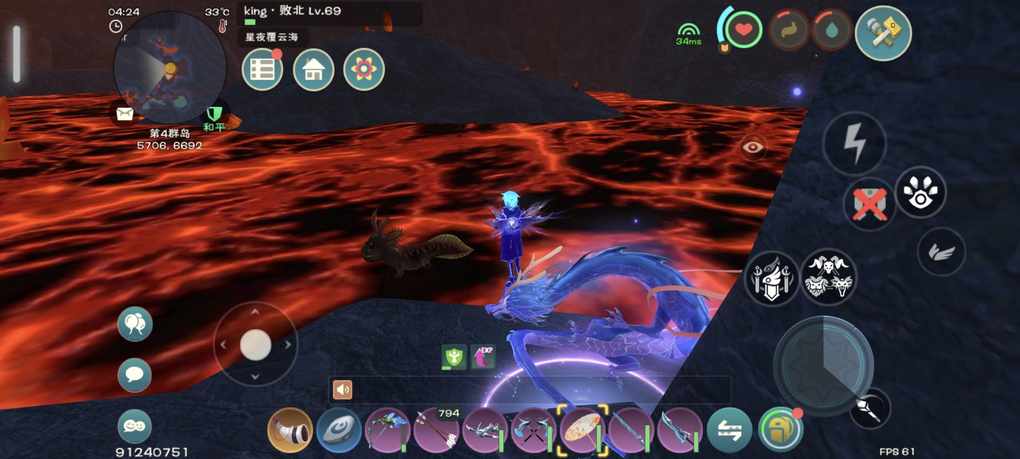Open the green backpack button
Image resolution: width=1020 pixels, height=459 pixels.
click(x=780, y=430)
